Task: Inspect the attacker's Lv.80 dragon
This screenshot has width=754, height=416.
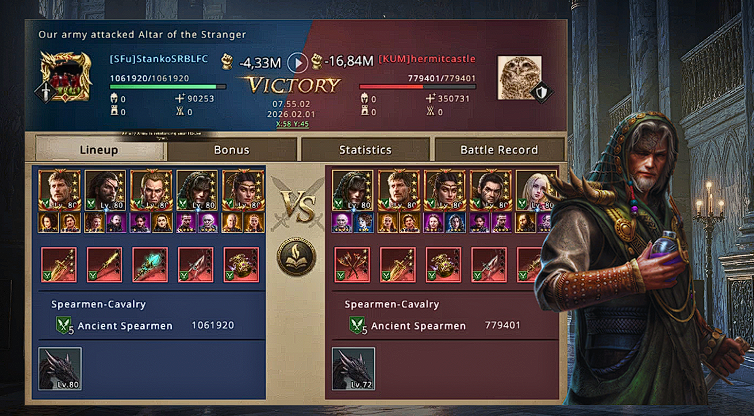Action: click(60, 368)
